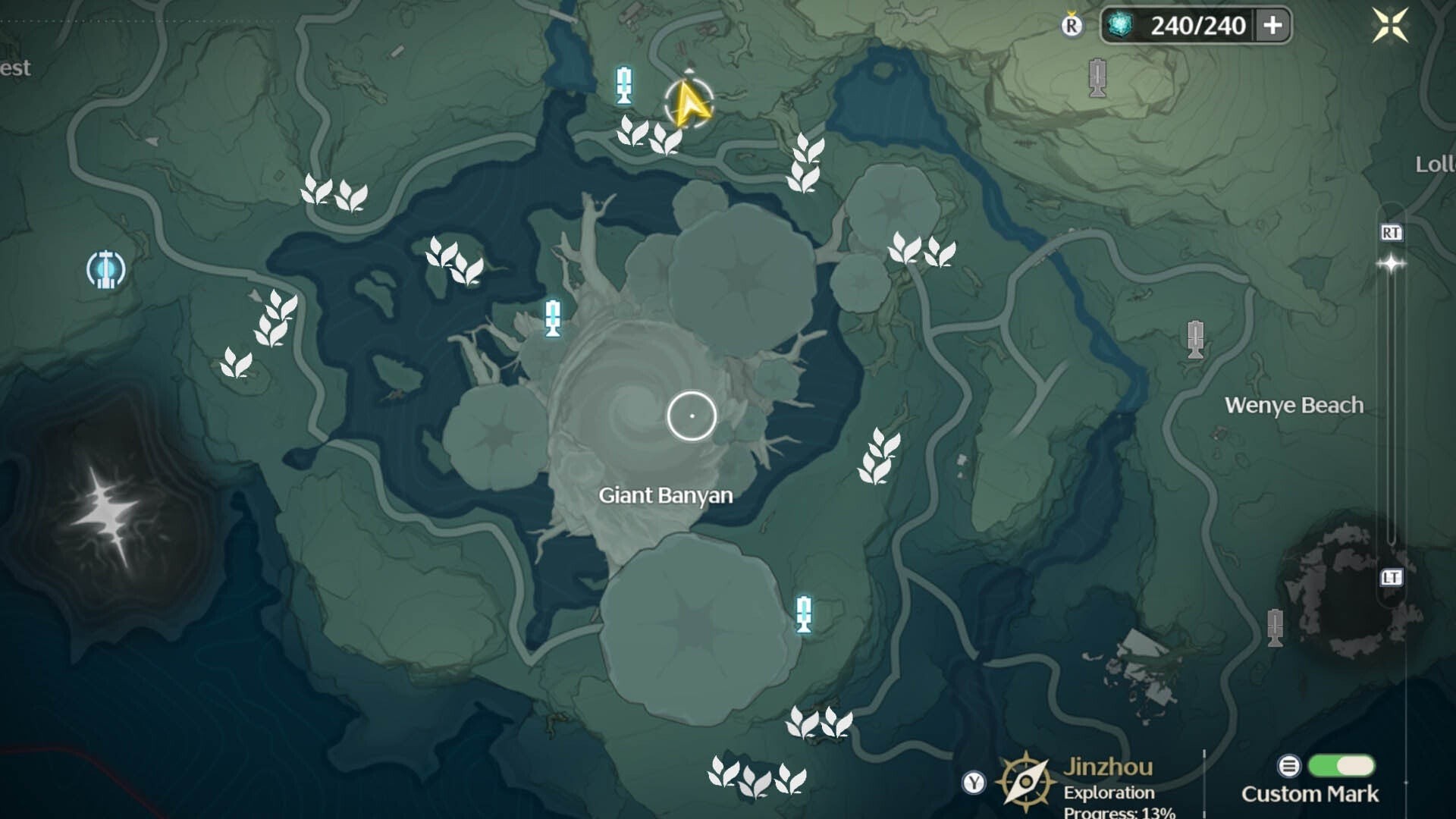
Task: Pick the greyed beacon below the Waveplate counter
Action: pyautogui.click(x=1097, y=77)
